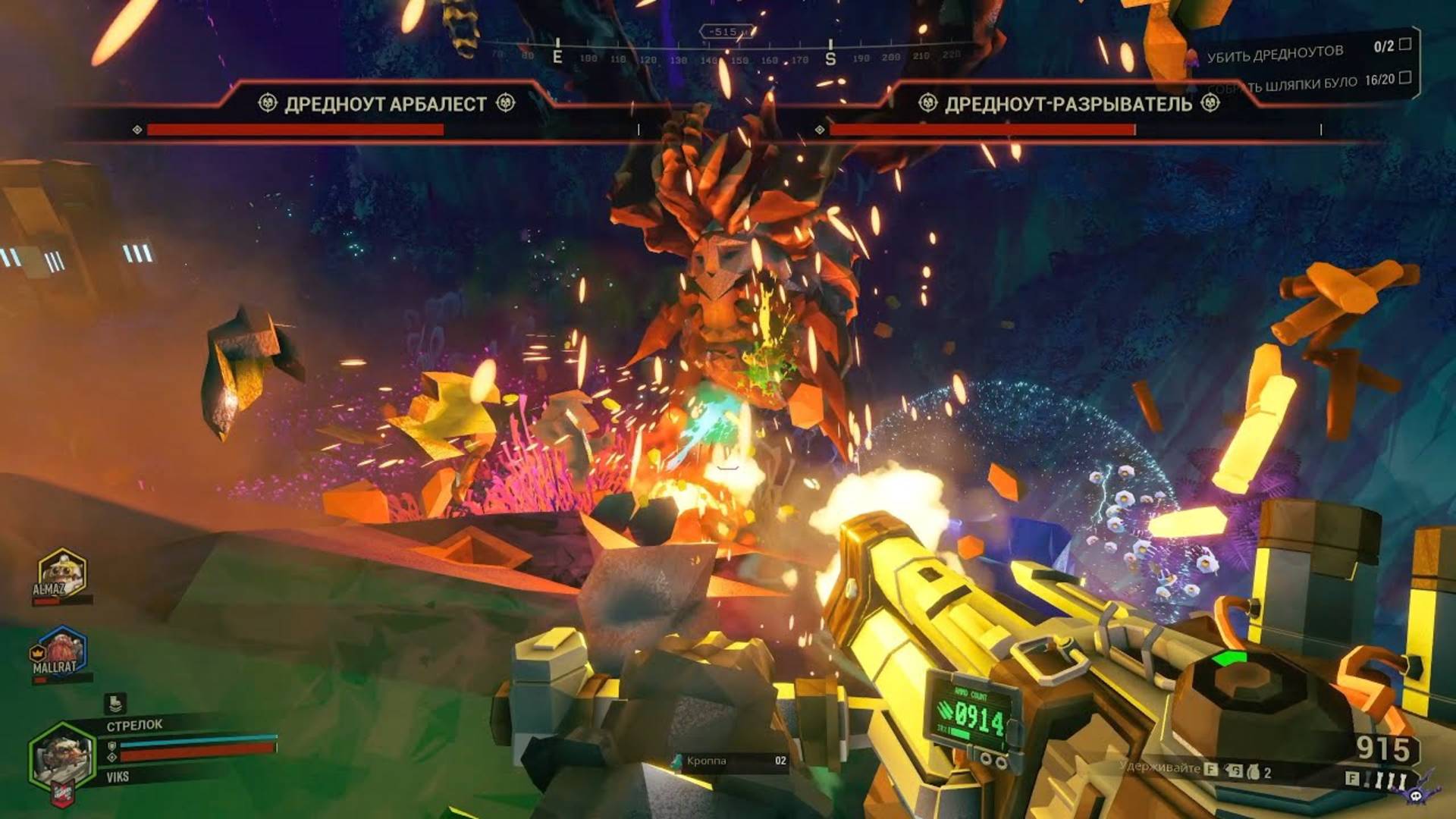
Task: Tick the checkbox beside the 16/20 objective
Action: click(1404, 77)
